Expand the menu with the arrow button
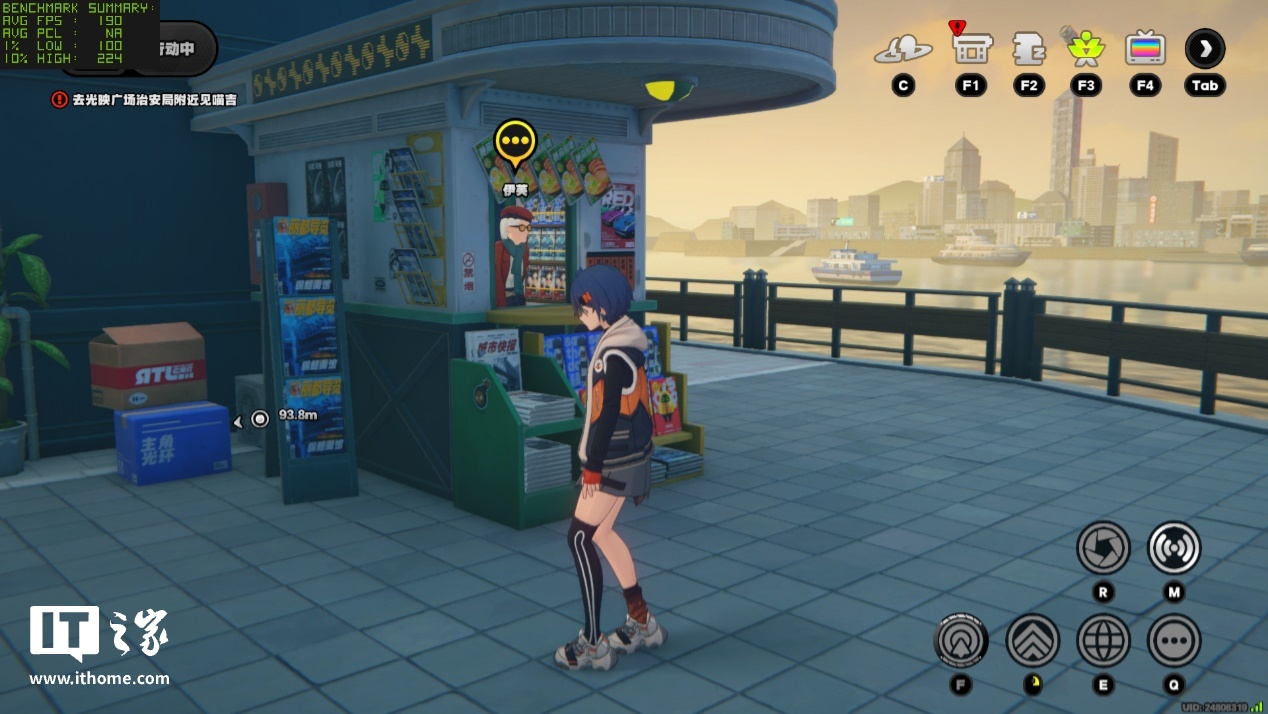1268x714 pixels. pos(1205,48)
